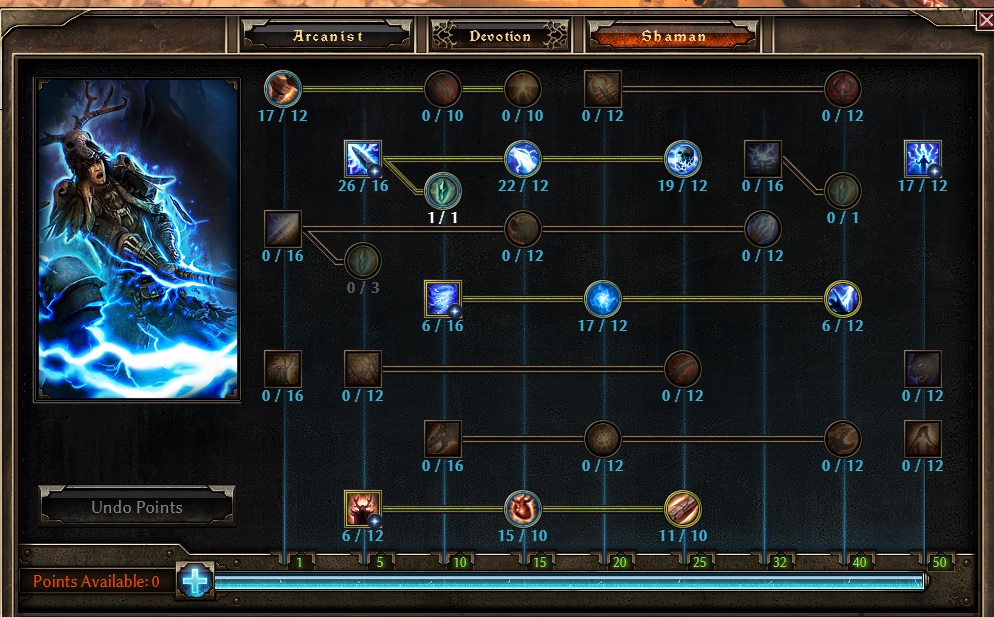This screenshot has width=994, height=617.
Task: Click the Undo Points button
Action: [137, 507]
